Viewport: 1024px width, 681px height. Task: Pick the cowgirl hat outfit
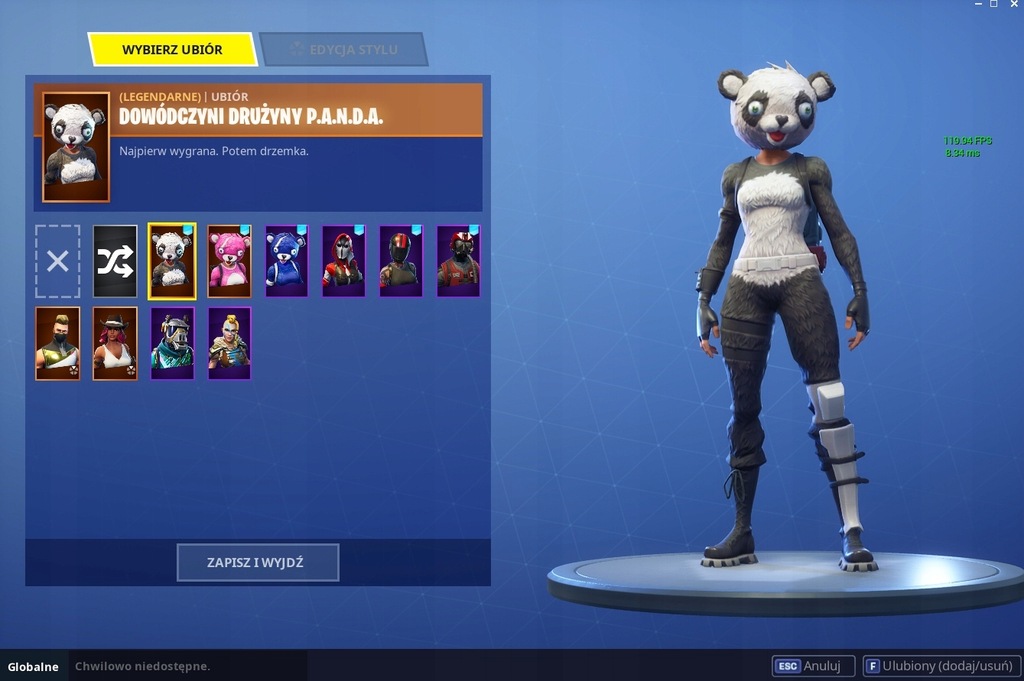tap(115, 343)
